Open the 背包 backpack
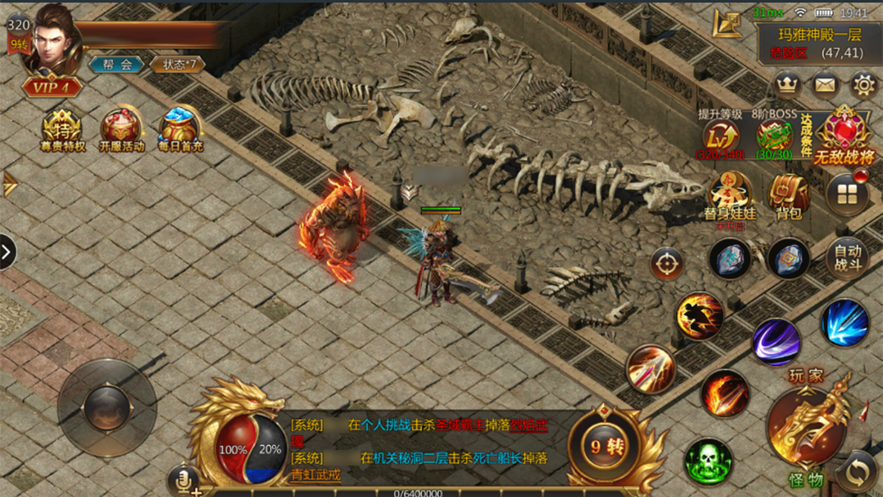 (x=789, y=195)
